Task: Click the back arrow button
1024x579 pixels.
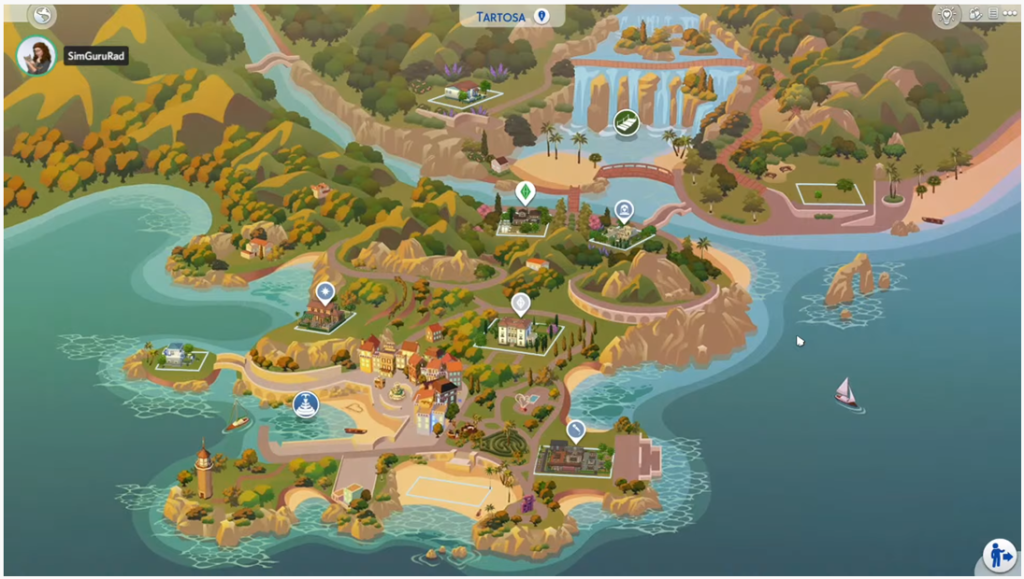Action: (x=41, y=15)
